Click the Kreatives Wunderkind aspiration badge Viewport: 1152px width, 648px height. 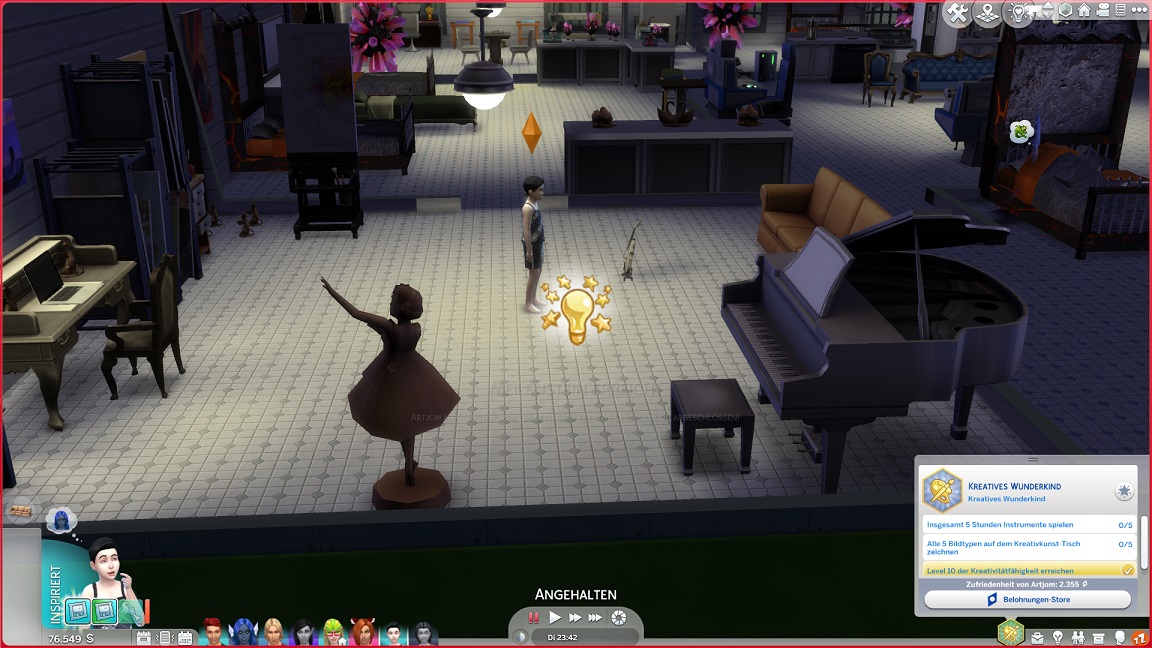[941, 491]
